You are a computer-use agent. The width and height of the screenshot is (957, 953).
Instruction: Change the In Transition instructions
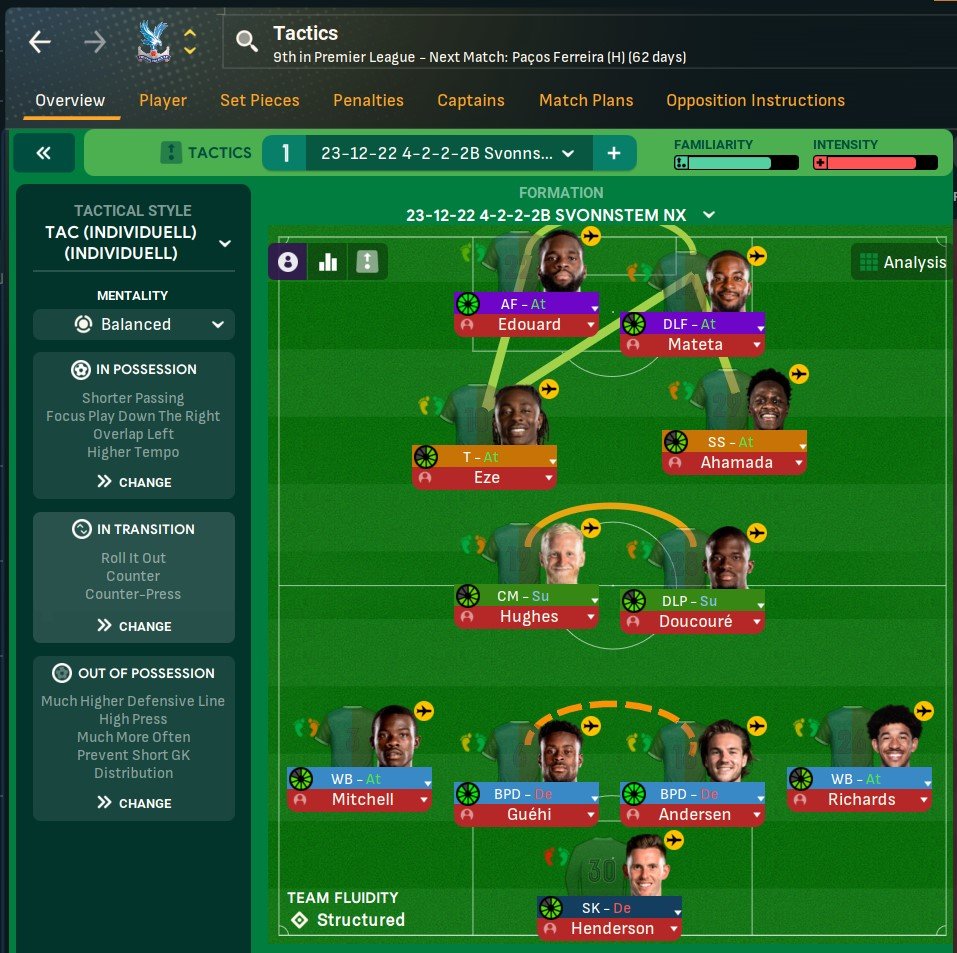tap(134, 626)
